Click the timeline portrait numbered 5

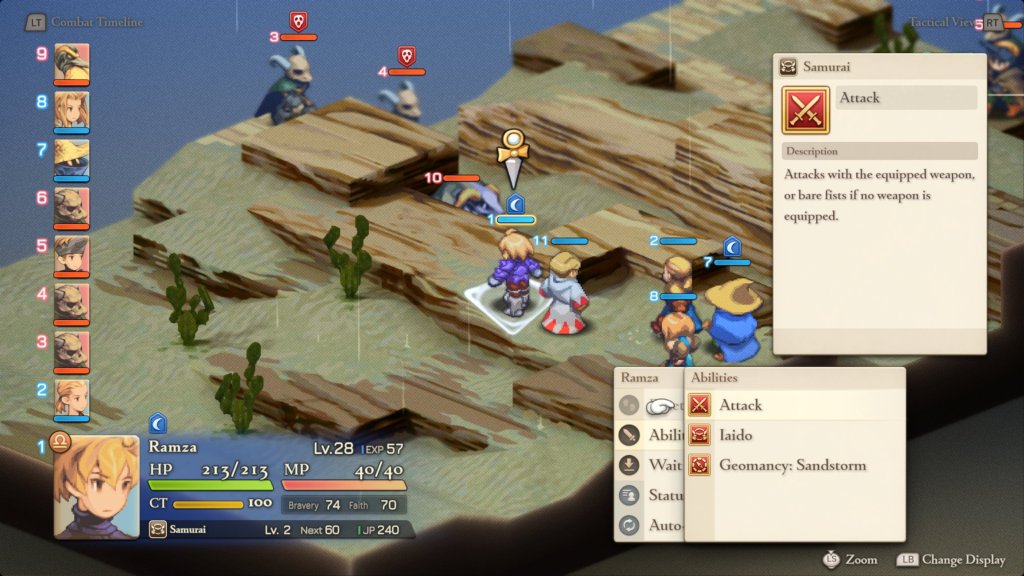(72, 254)
